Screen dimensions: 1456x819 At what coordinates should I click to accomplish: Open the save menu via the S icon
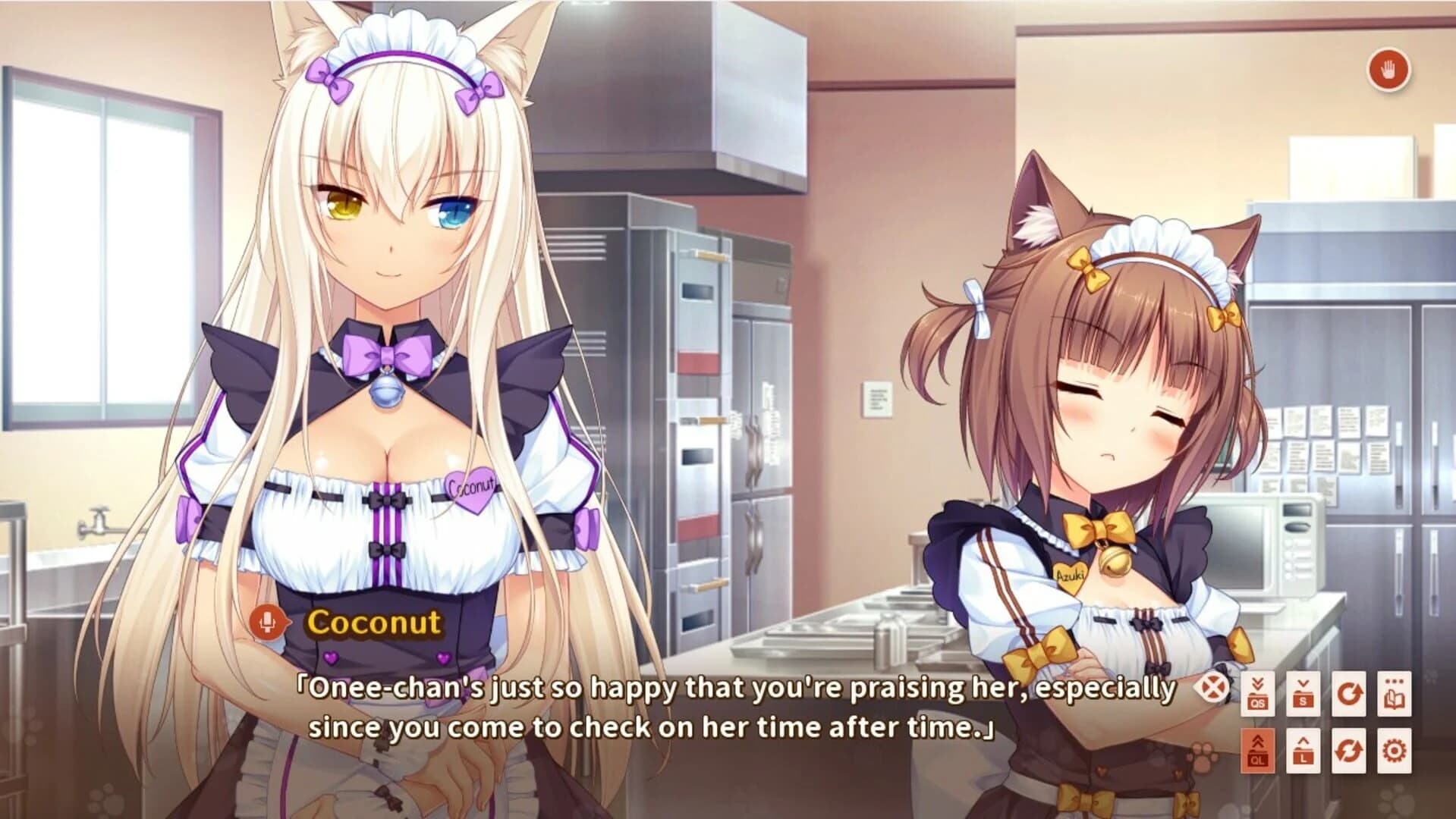pyautogui.click(x=1303, y=695)
